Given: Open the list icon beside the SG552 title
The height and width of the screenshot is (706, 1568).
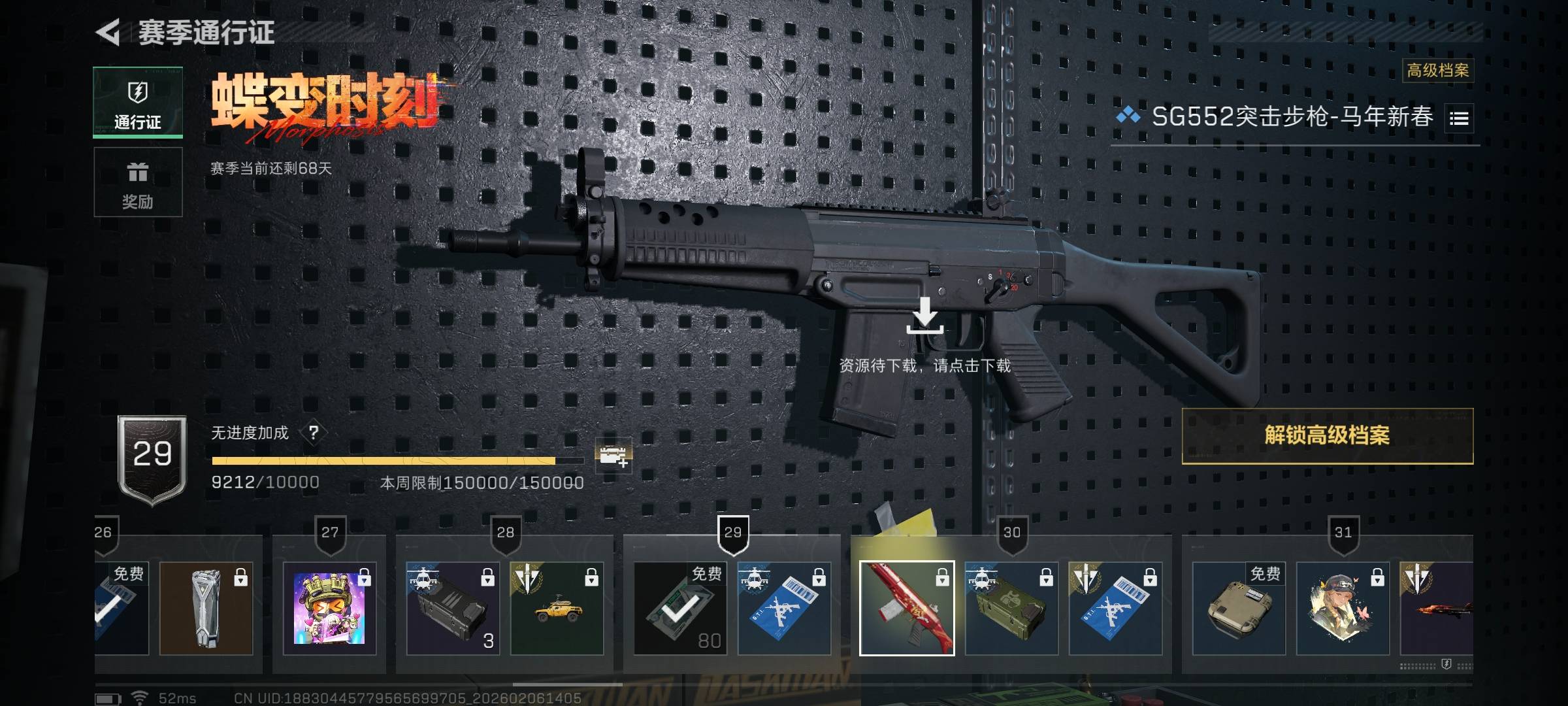Looking at the screenshot, I should tap(1459, 118).
